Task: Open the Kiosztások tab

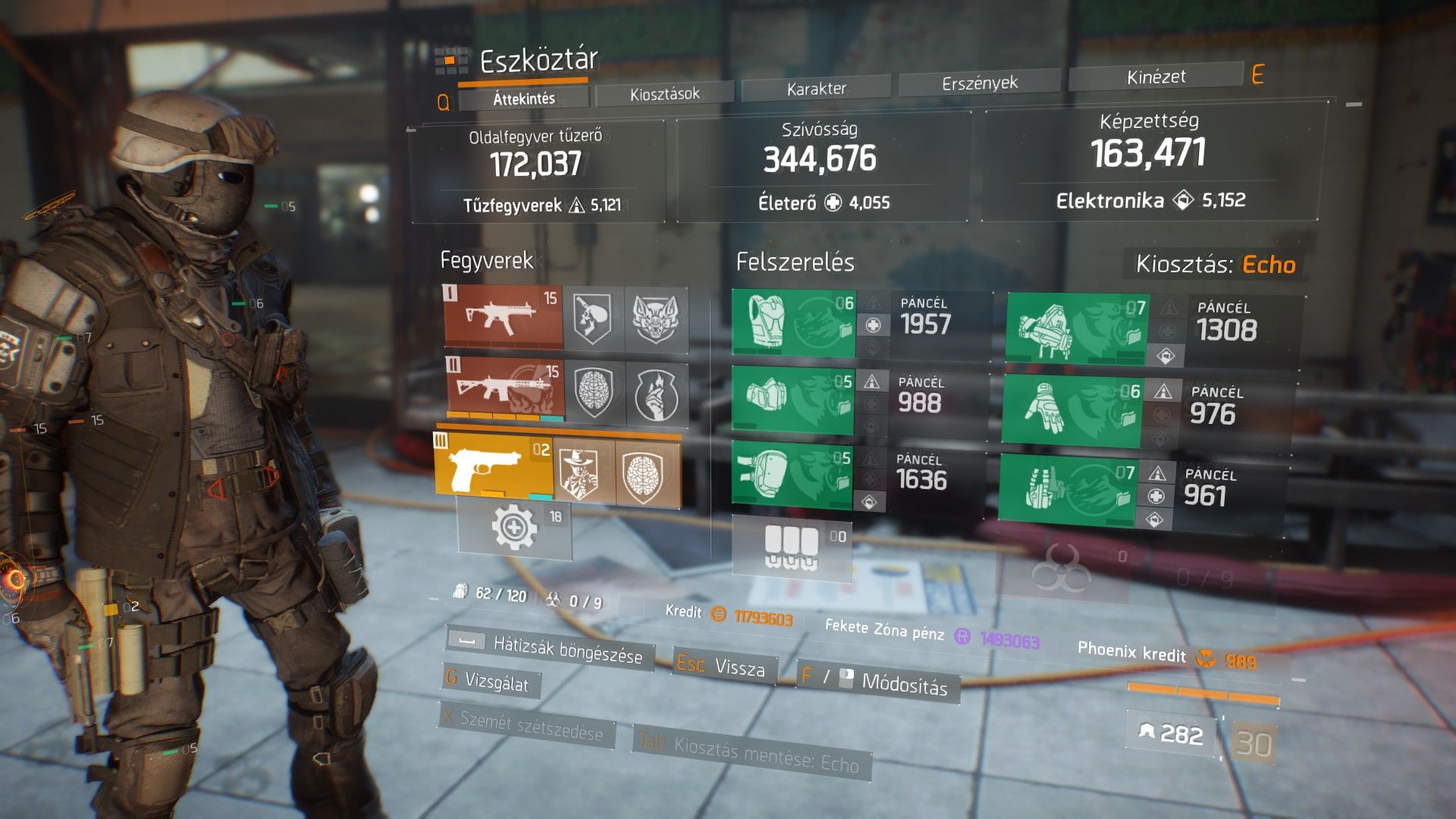Action: tap(664, 94)
